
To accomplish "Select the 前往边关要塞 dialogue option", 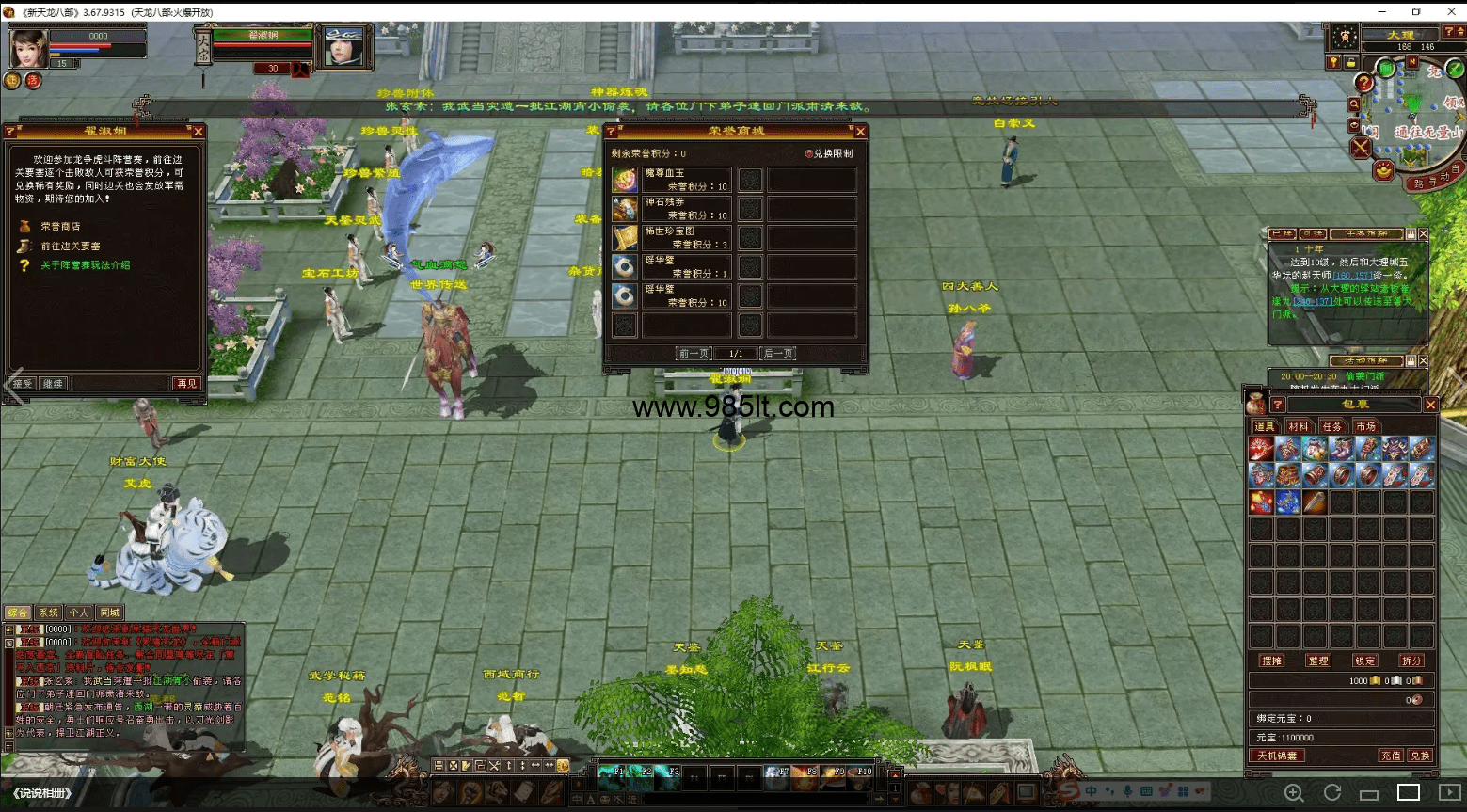I will (x=70, y=247).
